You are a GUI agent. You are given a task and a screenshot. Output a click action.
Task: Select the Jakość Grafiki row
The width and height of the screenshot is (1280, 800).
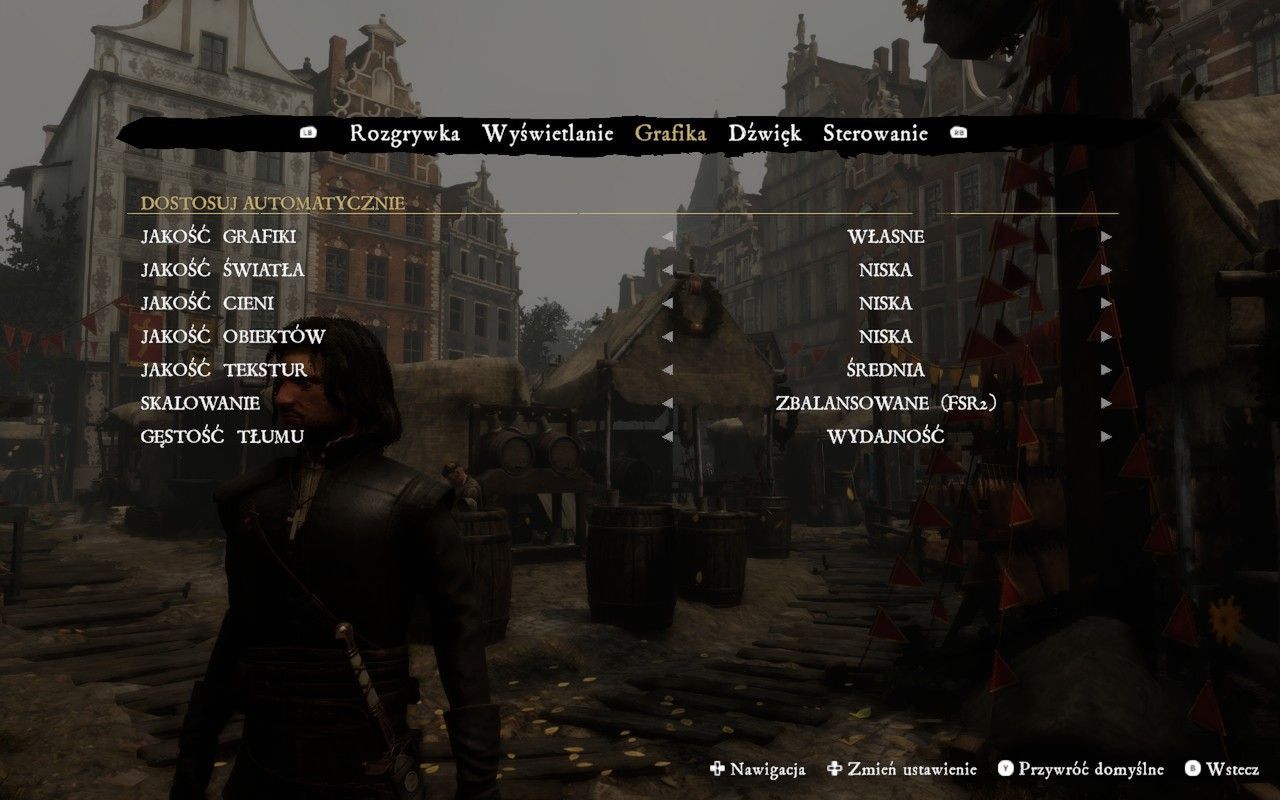point(219,237)
